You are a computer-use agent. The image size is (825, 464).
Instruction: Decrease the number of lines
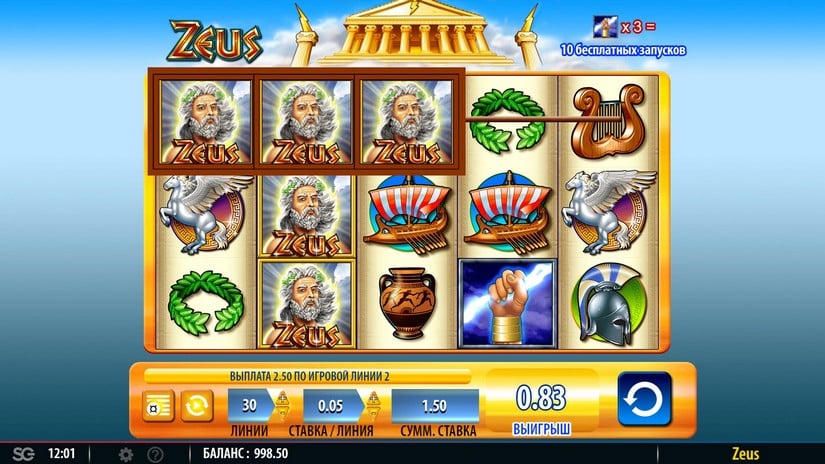[282, 414]
